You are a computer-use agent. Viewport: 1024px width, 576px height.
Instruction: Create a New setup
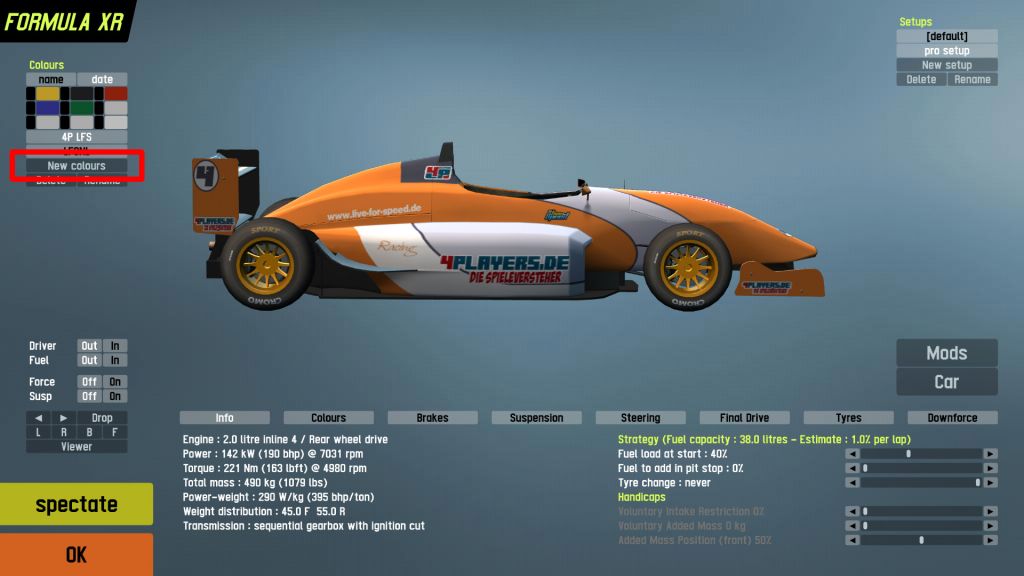[946, 65]
